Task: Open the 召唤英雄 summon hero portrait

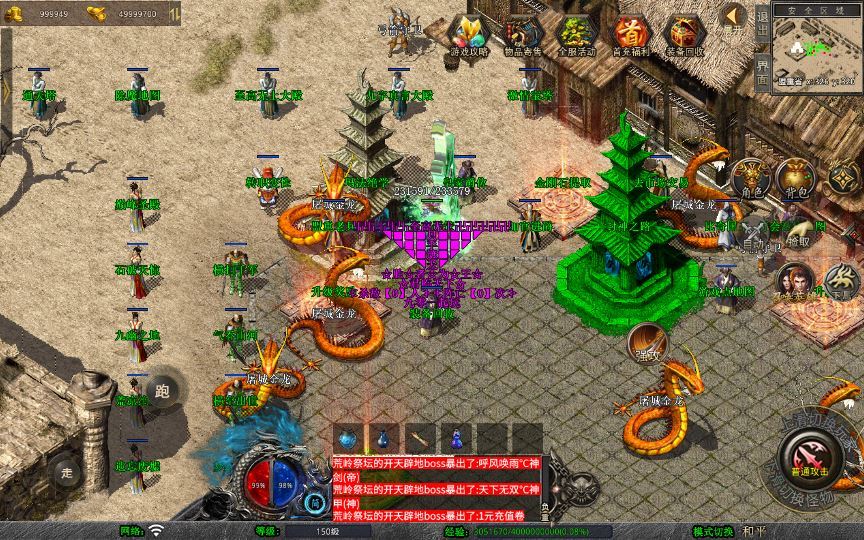Action: click(793, 282)
